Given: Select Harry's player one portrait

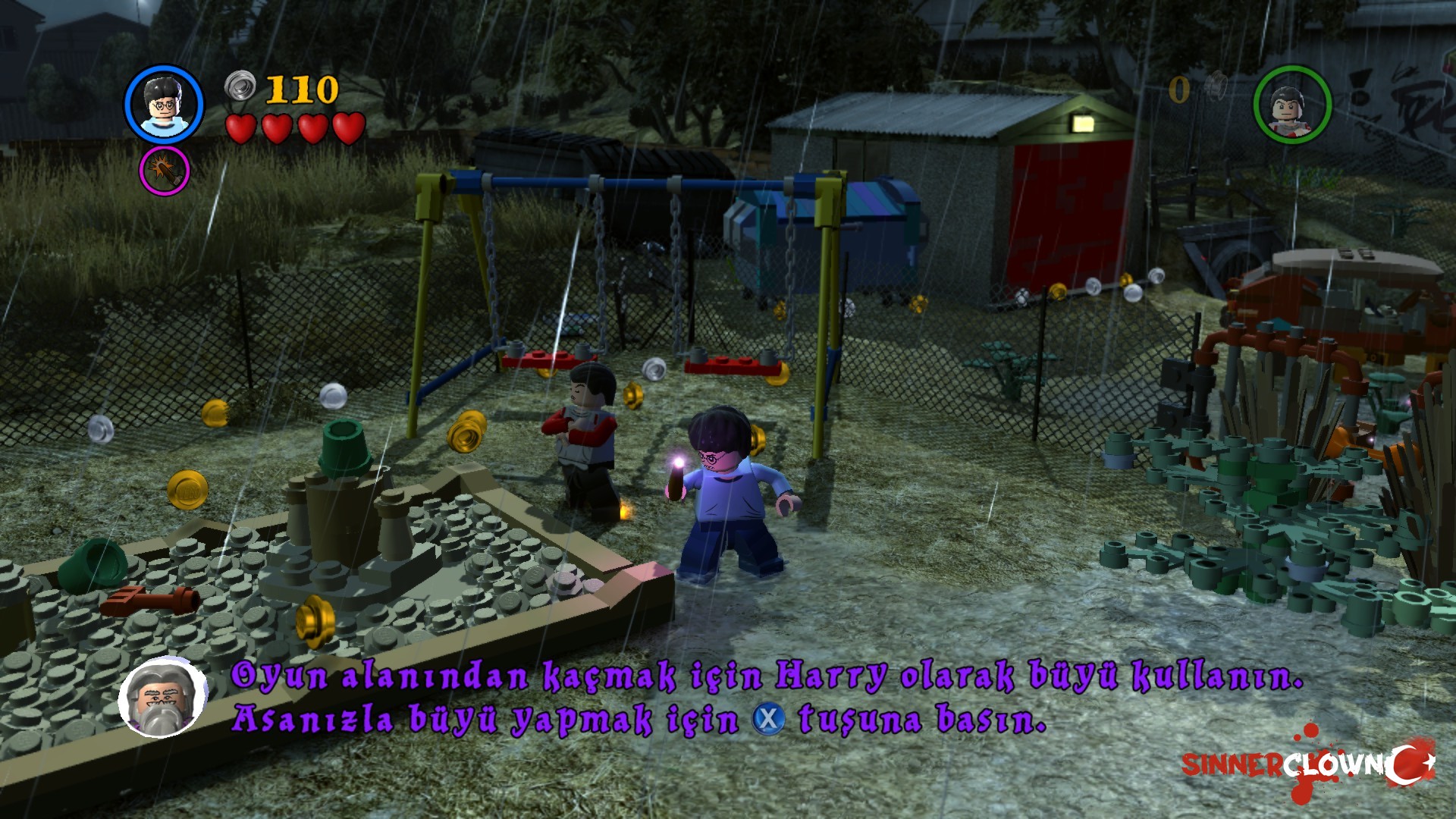Looking at the screenshot, I should click(164, 104).
